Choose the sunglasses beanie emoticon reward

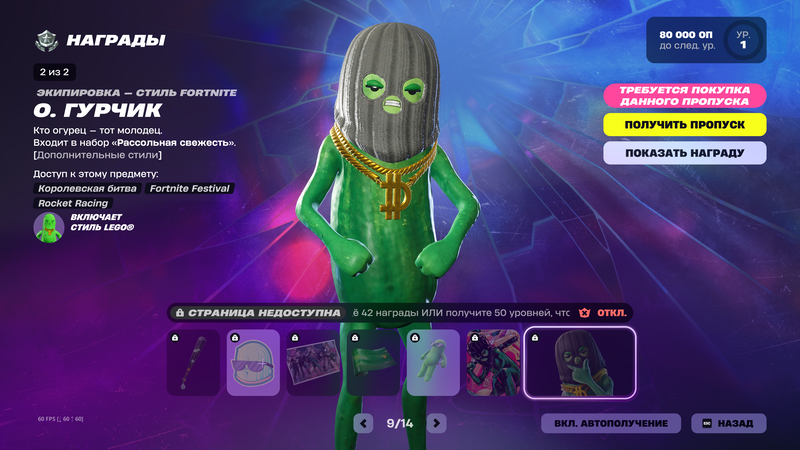253,363
